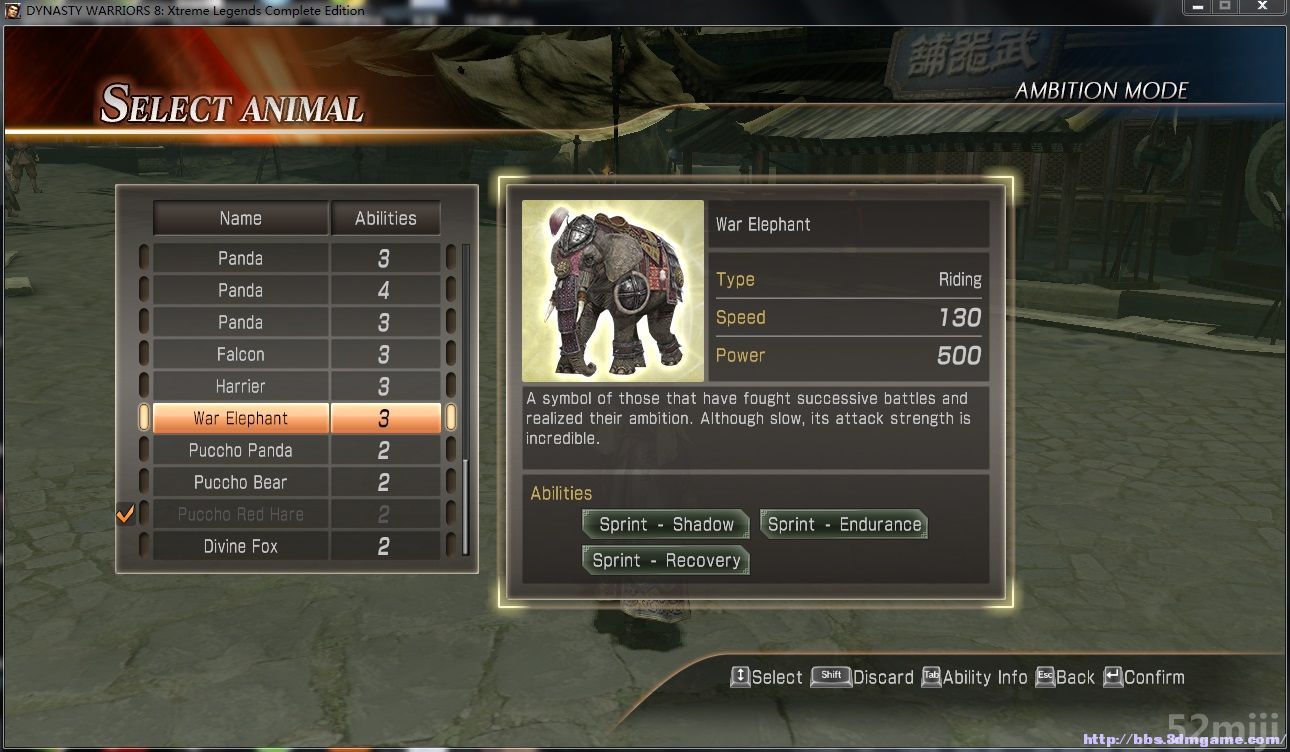Select the Puccho Panda entry
Screen dimensions: 1290x752
click(x=241, y=451)
